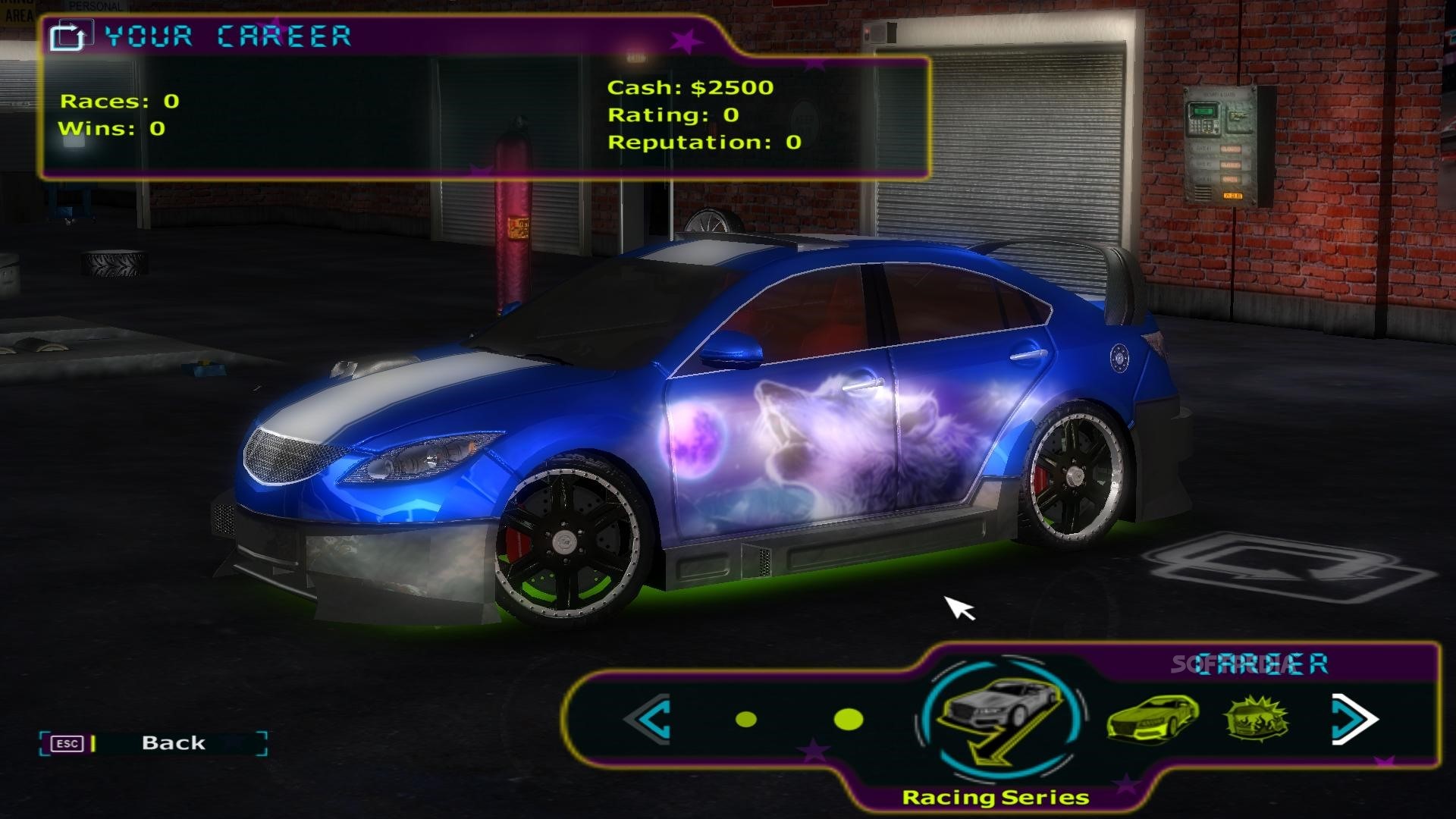This screenshot has height=819, width=1456.
Task: Choose the yellow car menu icon
Action: point(1152,718)
